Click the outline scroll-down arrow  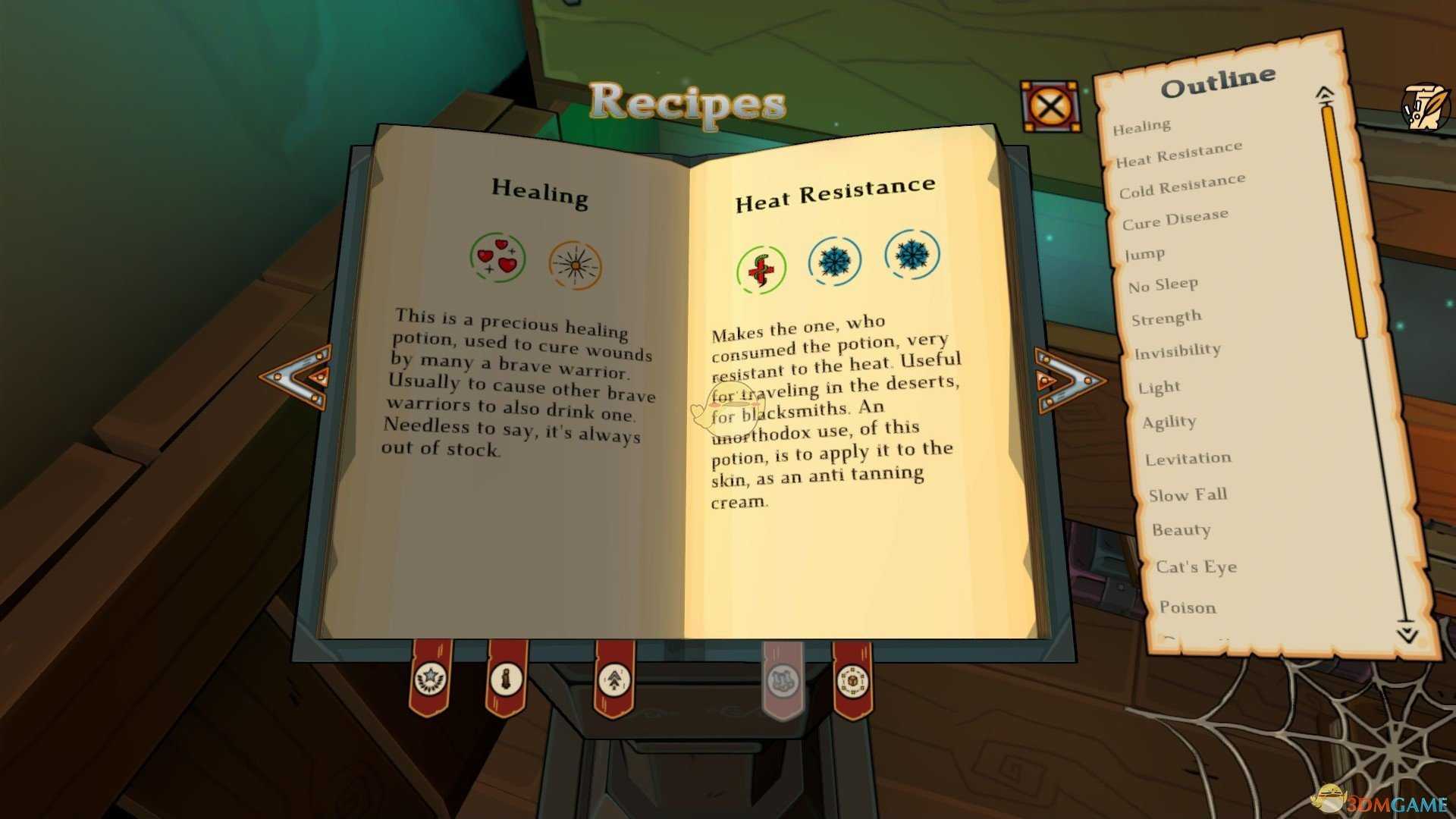(1407, 632)
